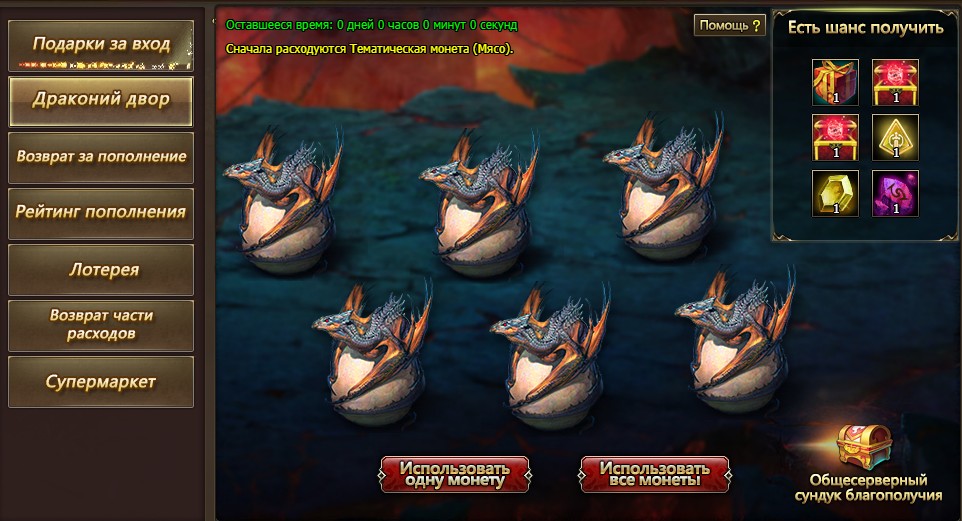Click the Помощь help button
The height and width of the screenshot is (521, 962).
pyautogui.click(x=730, y=25)
